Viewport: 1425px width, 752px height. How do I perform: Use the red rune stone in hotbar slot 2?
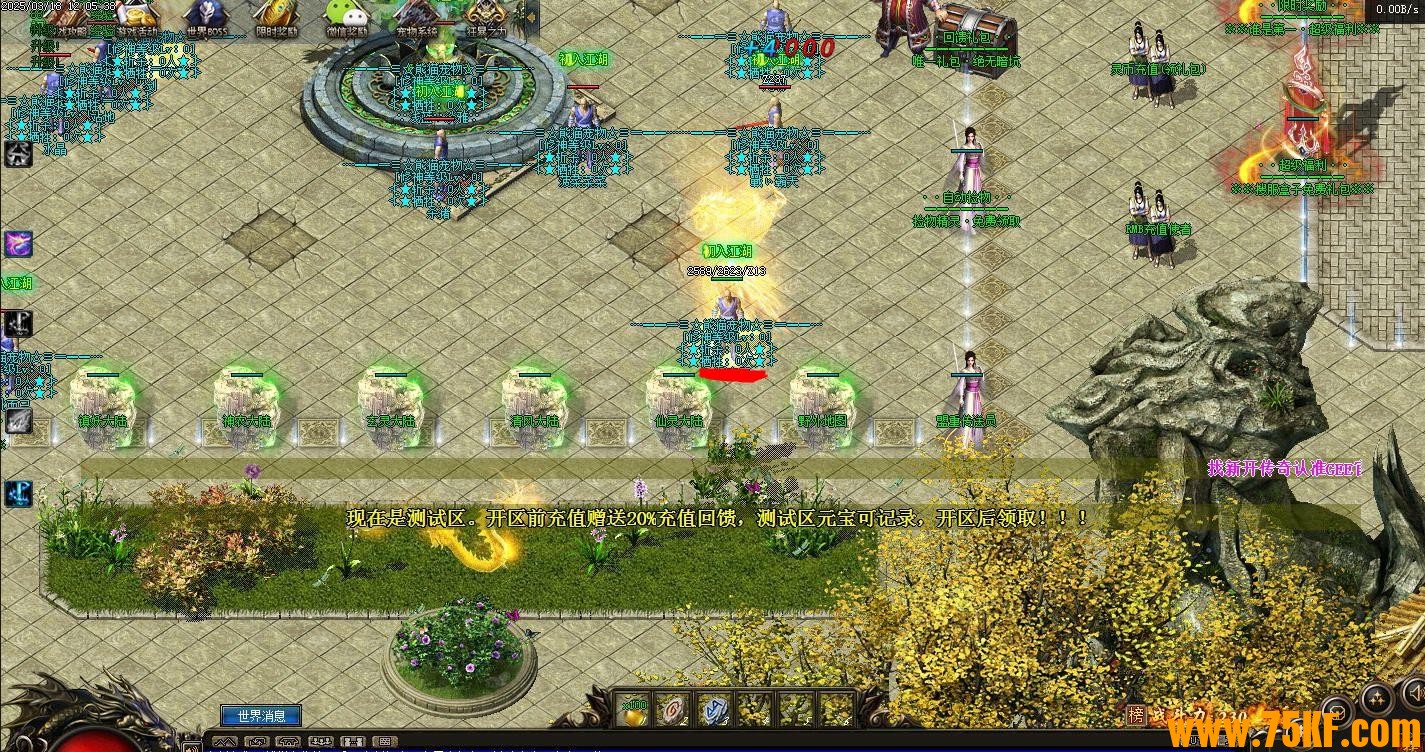click(x=677, y=710)
